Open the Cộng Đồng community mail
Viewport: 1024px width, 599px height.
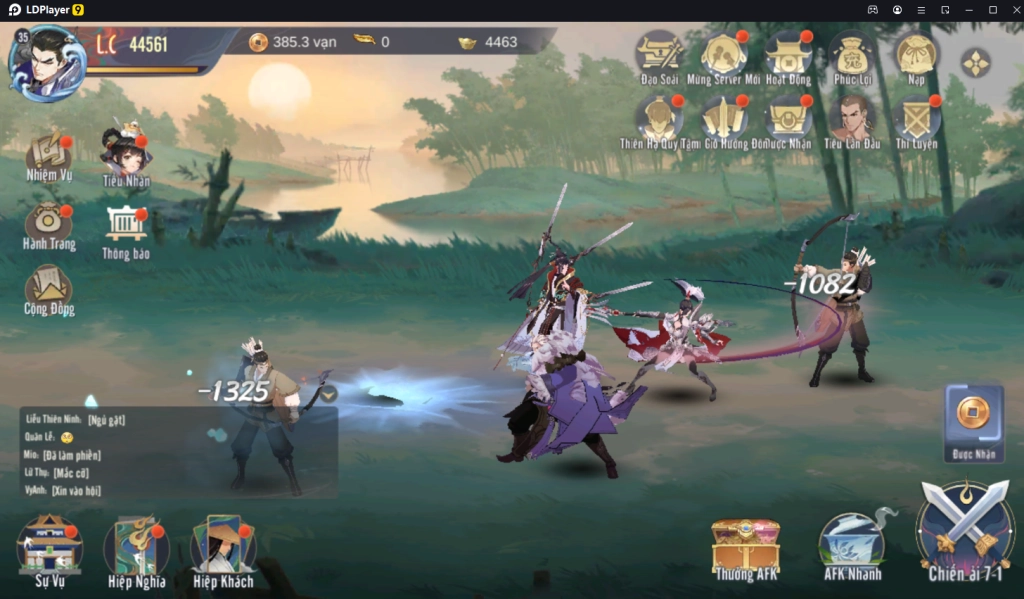pyautogui.click(x=49, y=288)
